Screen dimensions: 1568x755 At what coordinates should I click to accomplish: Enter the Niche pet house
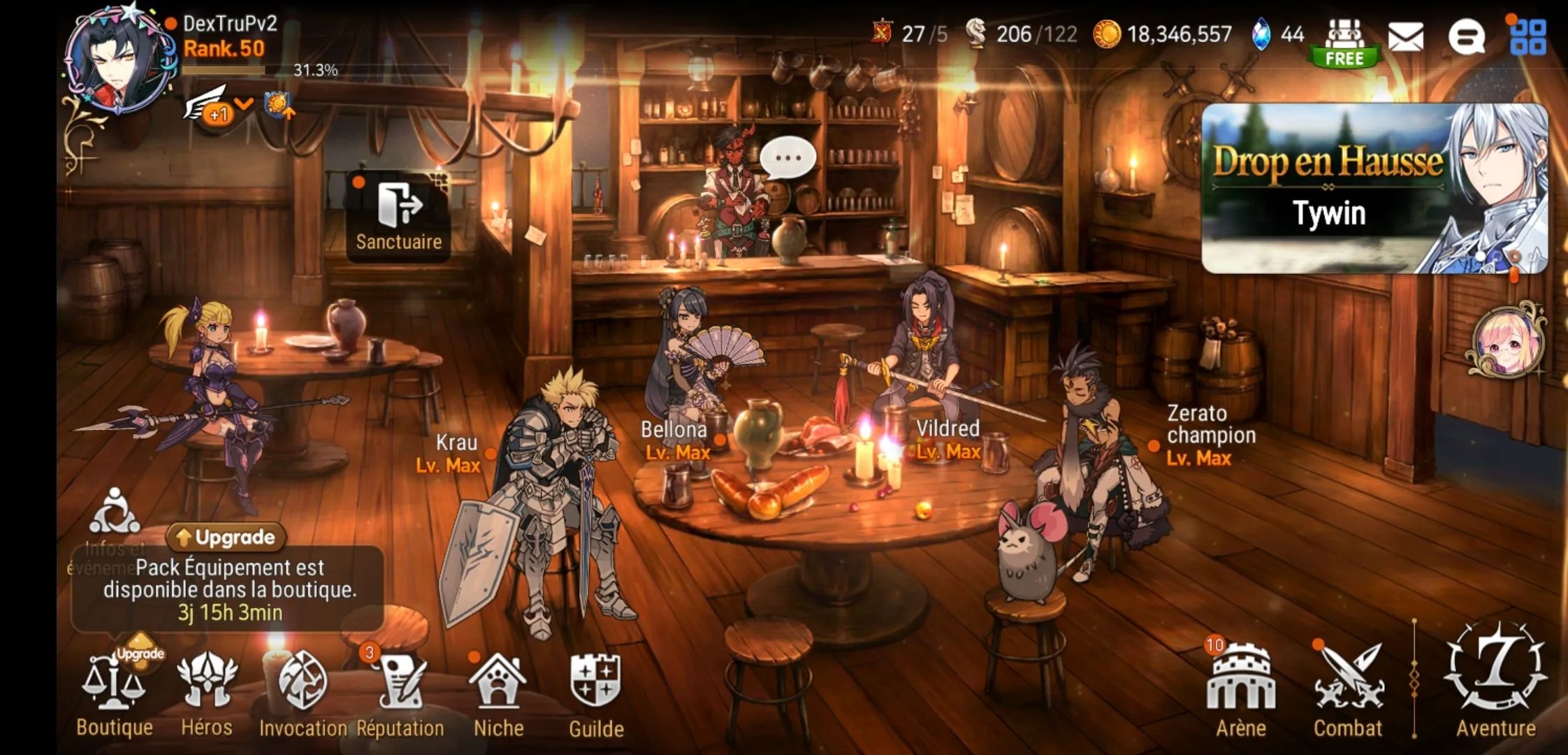498,692
